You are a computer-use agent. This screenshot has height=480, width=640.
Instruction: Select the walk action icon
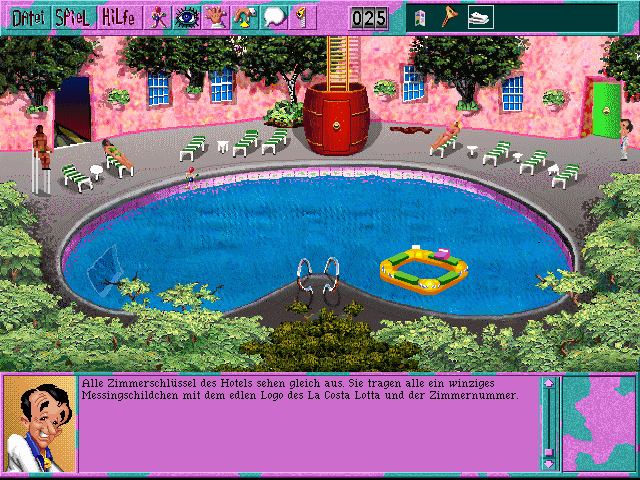(x=158, y=17)
